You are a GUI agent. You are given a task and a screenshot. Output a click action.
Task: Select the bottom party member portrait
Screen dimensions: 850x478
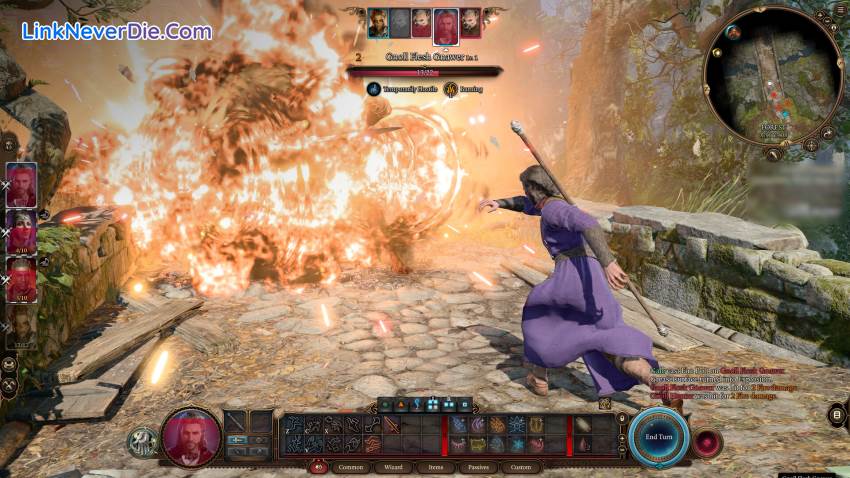(x=22, y=326)
